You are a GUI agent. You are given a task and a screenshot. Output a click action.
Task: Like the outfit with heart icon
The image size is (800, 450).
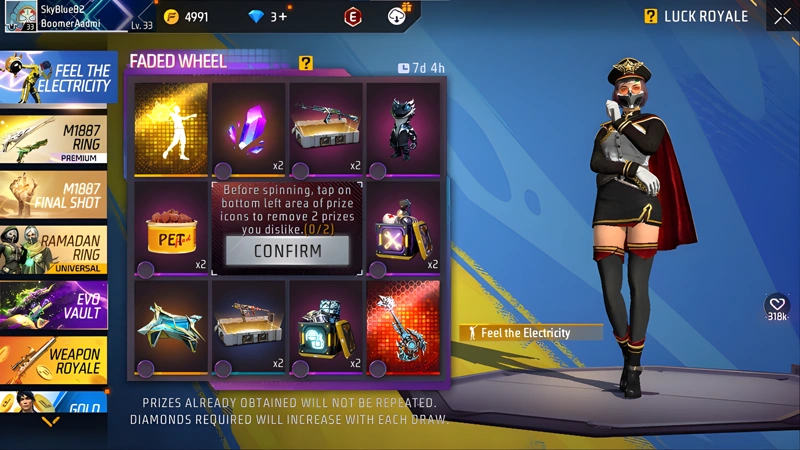click(x=777, y=305)
